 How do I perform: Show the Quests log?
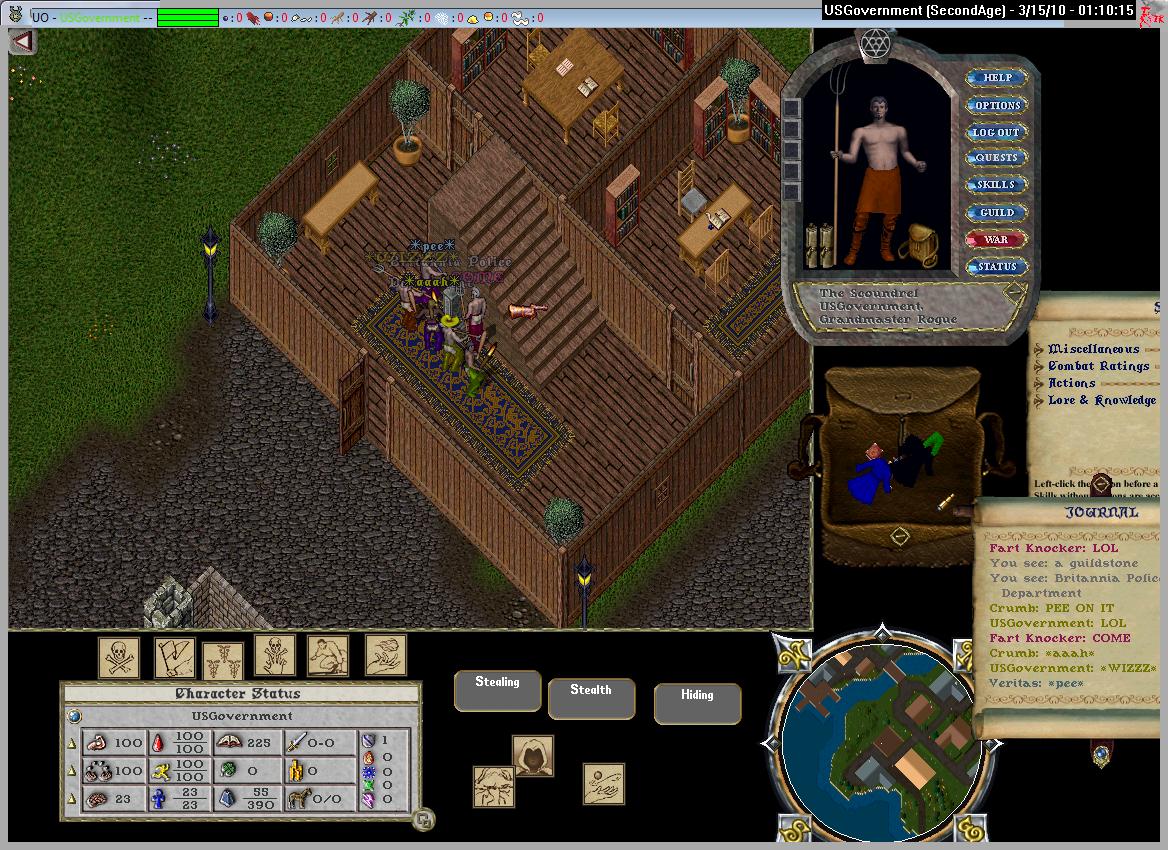(x=997, y=158)
